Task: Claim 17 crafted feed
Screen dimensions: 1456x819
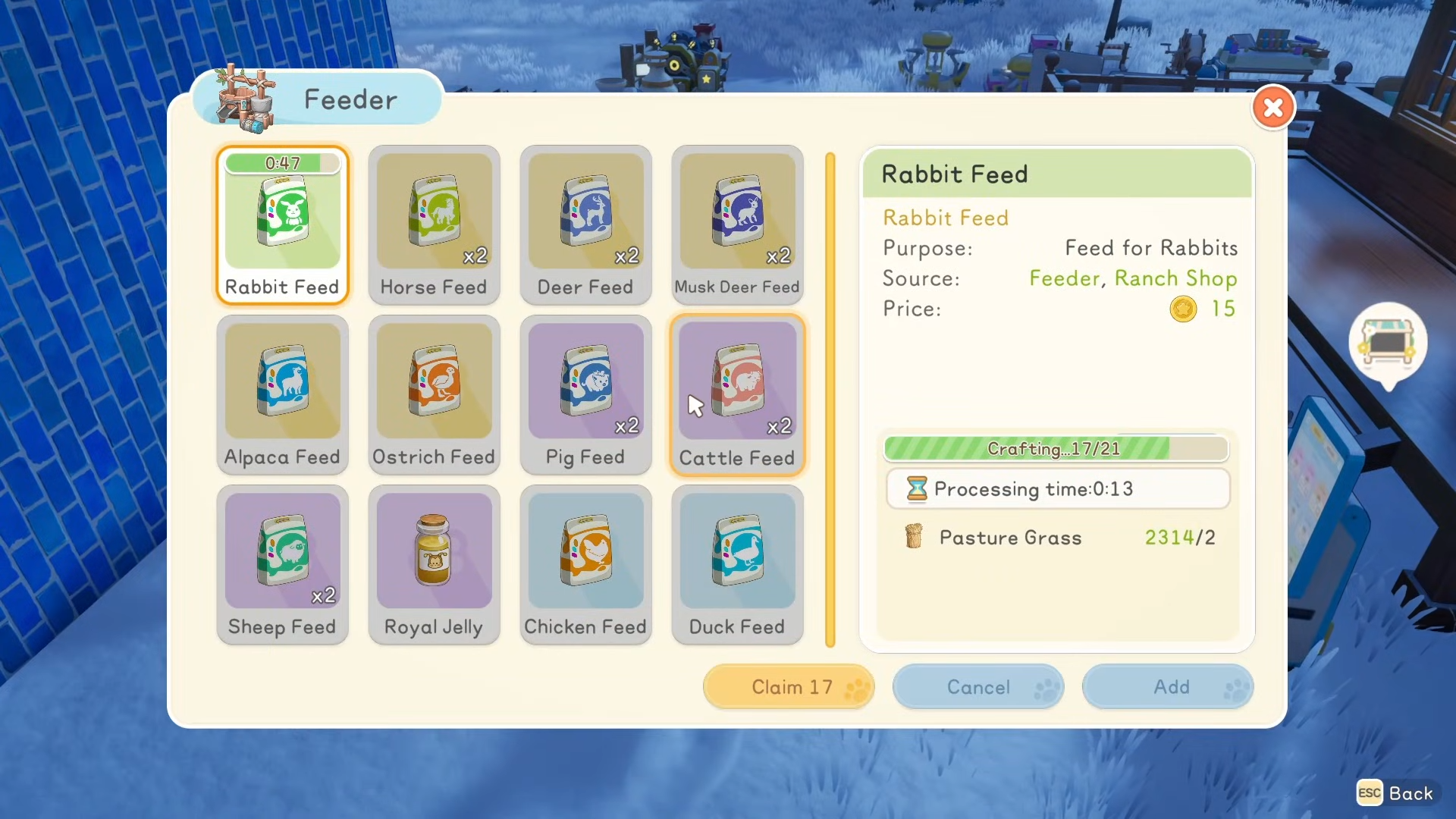Action: [x=789, y=687]
